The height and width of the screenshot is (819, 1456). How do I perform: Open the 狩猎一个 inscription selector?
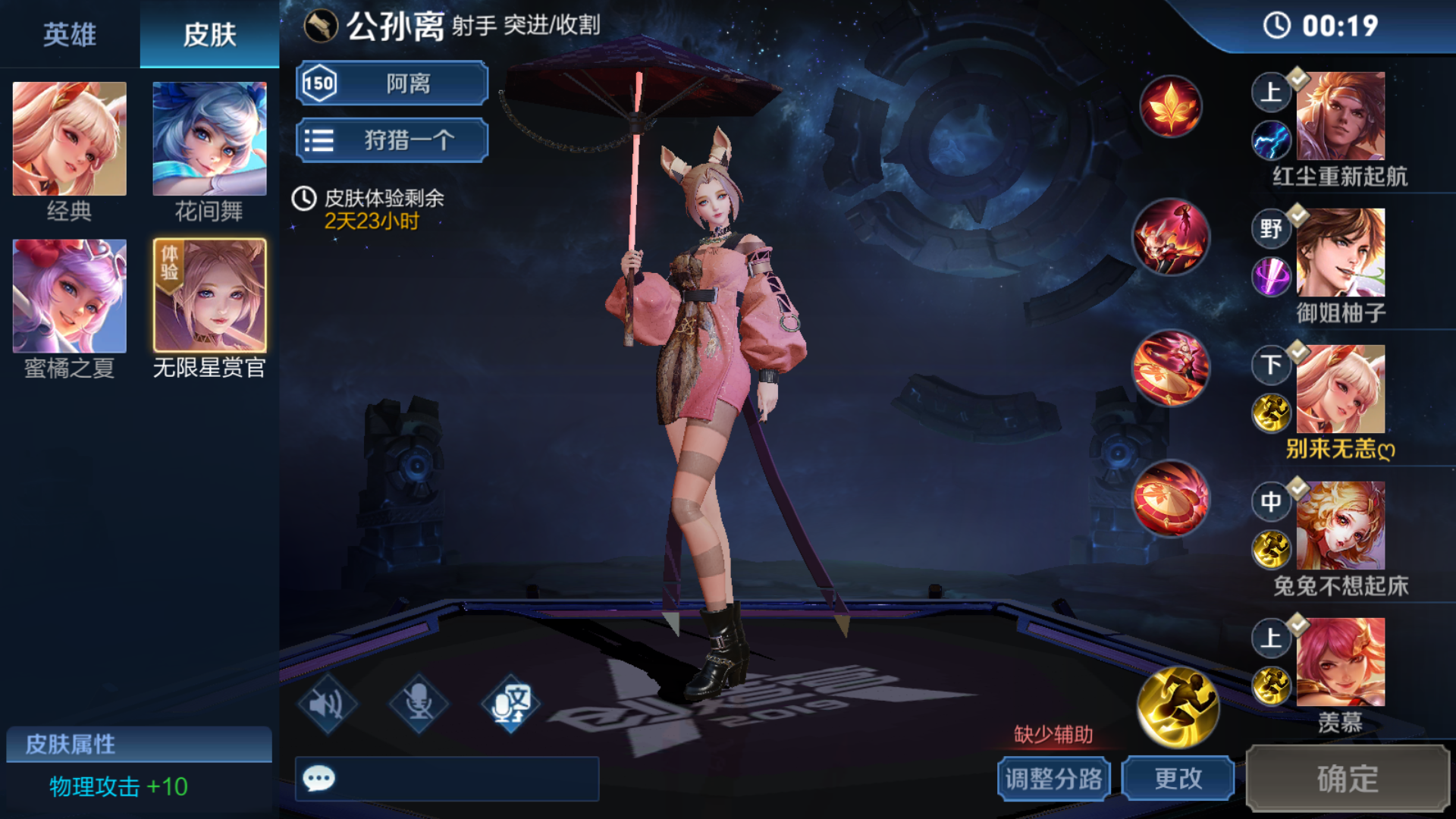[x=391, y=140]
